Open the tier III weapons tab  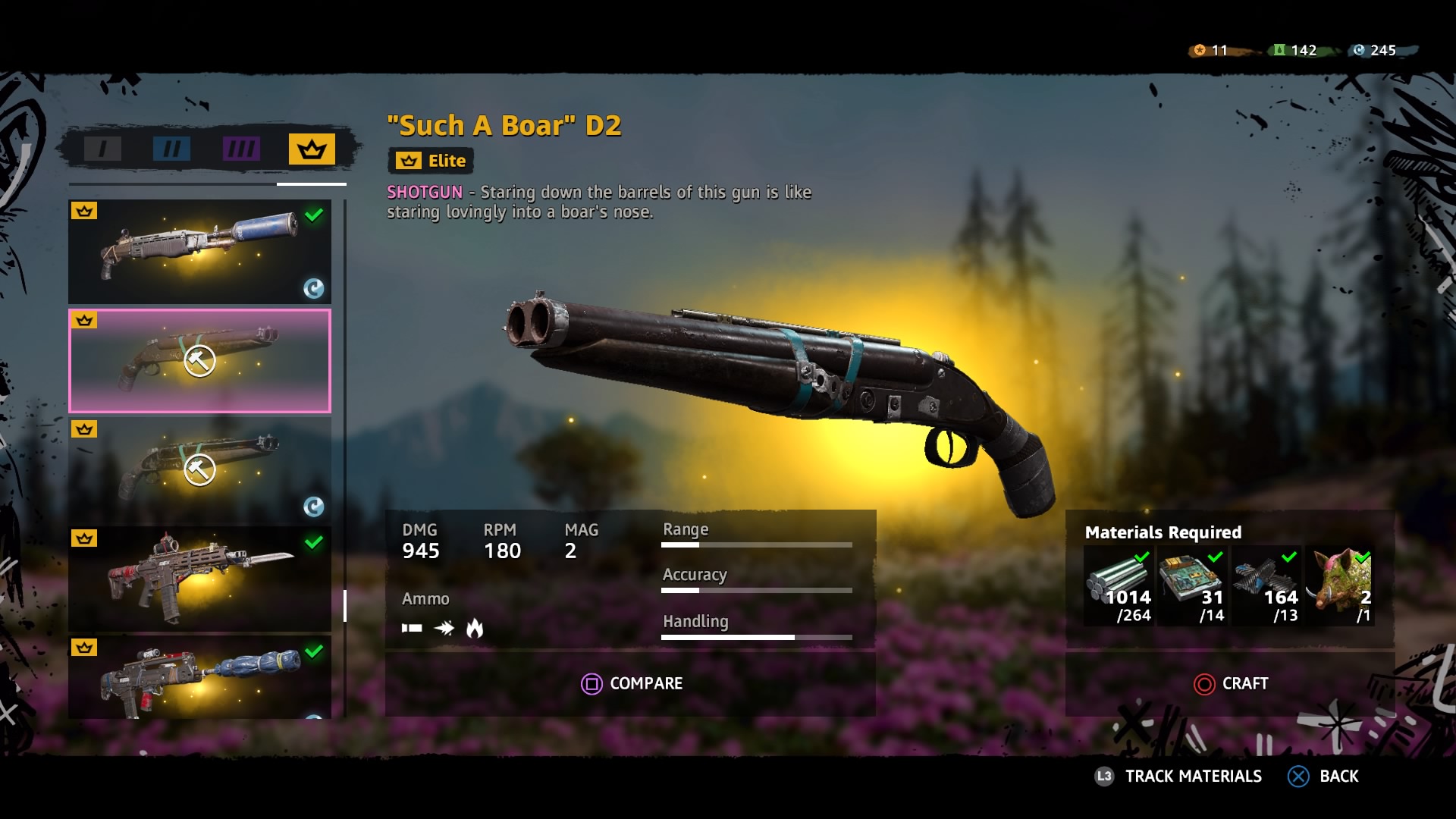[241, 149]
